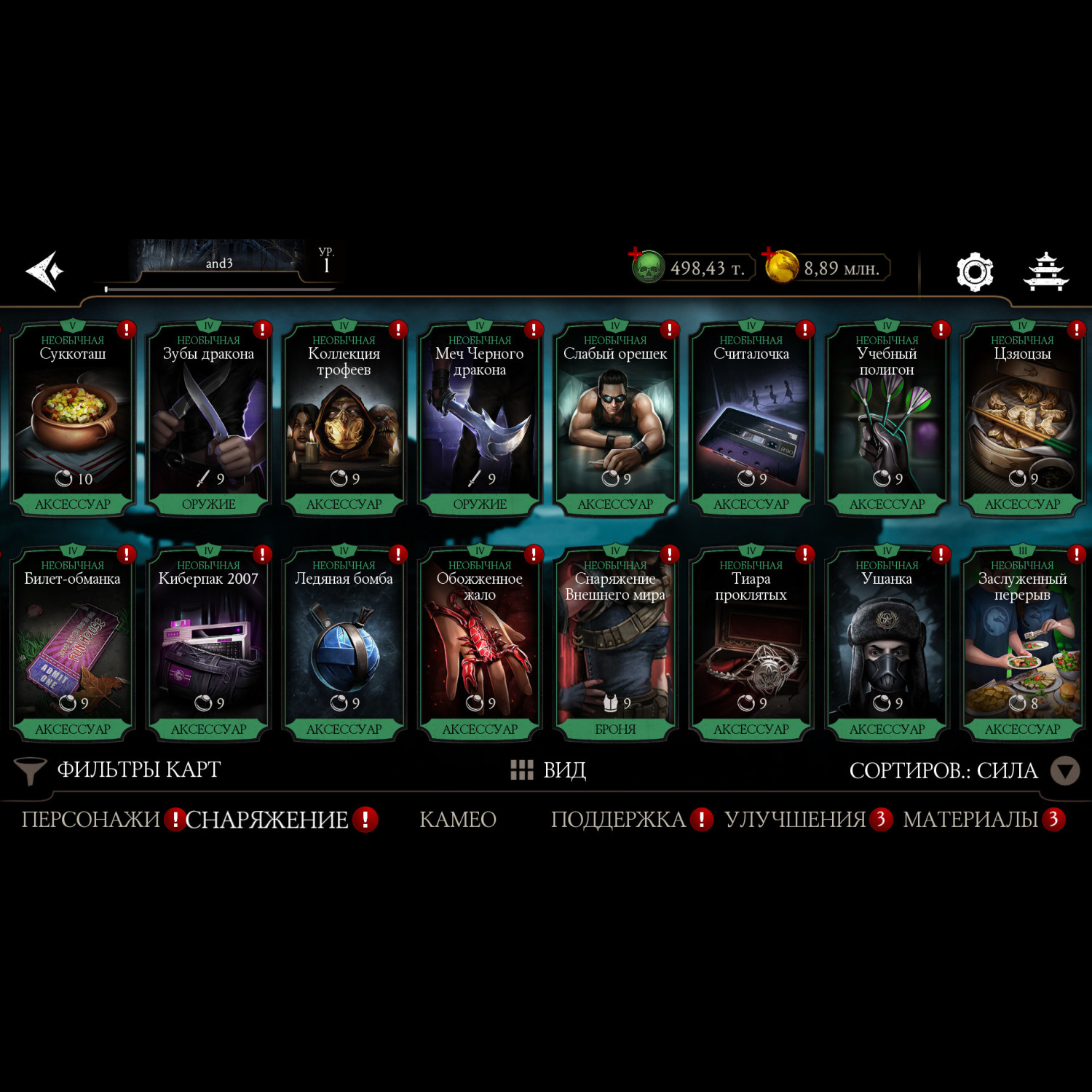Open the pagoda home icon
The image size is (1092, 1092).
[1045, 272]
